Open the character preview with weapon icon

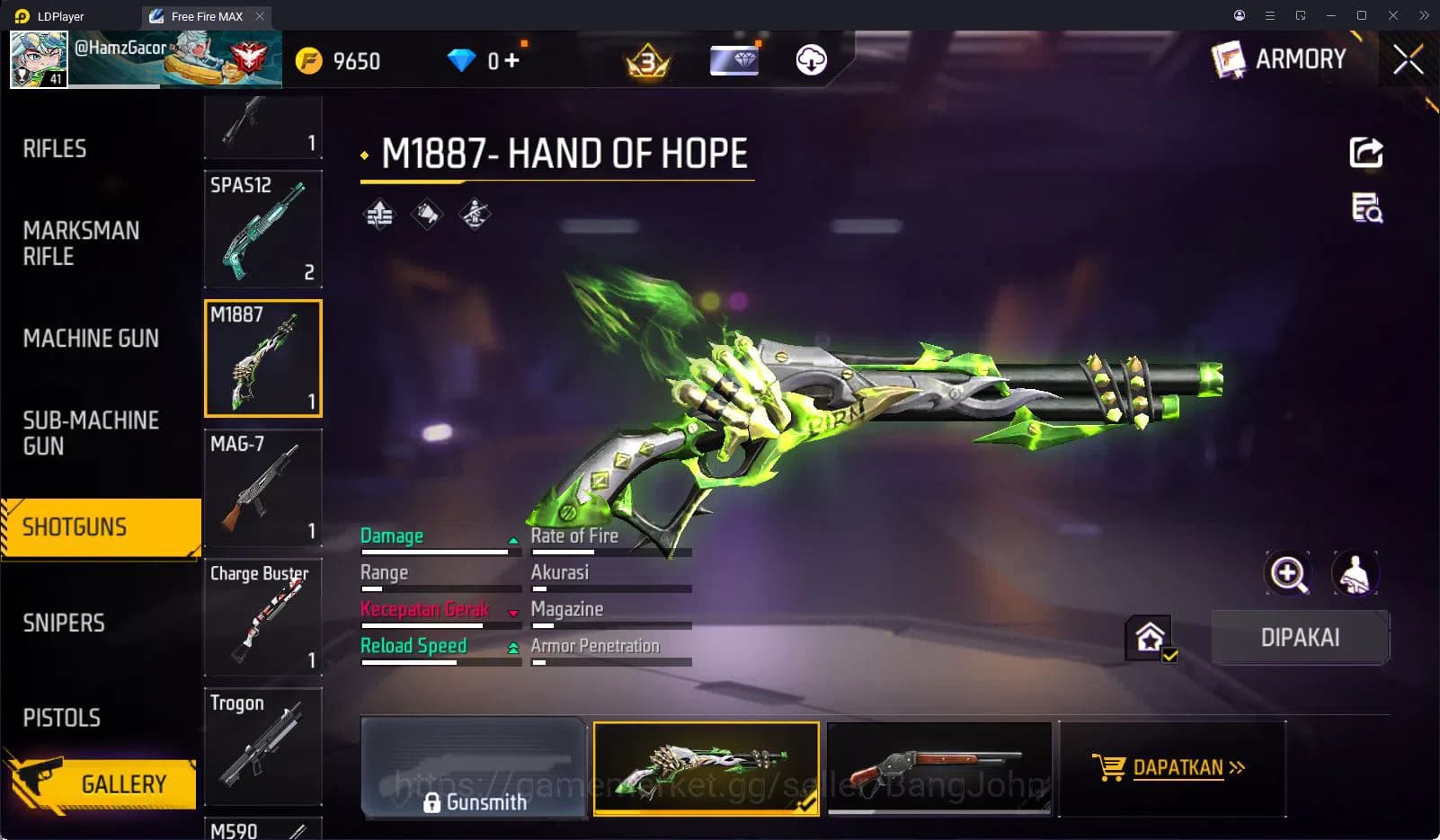[1355, 574]
